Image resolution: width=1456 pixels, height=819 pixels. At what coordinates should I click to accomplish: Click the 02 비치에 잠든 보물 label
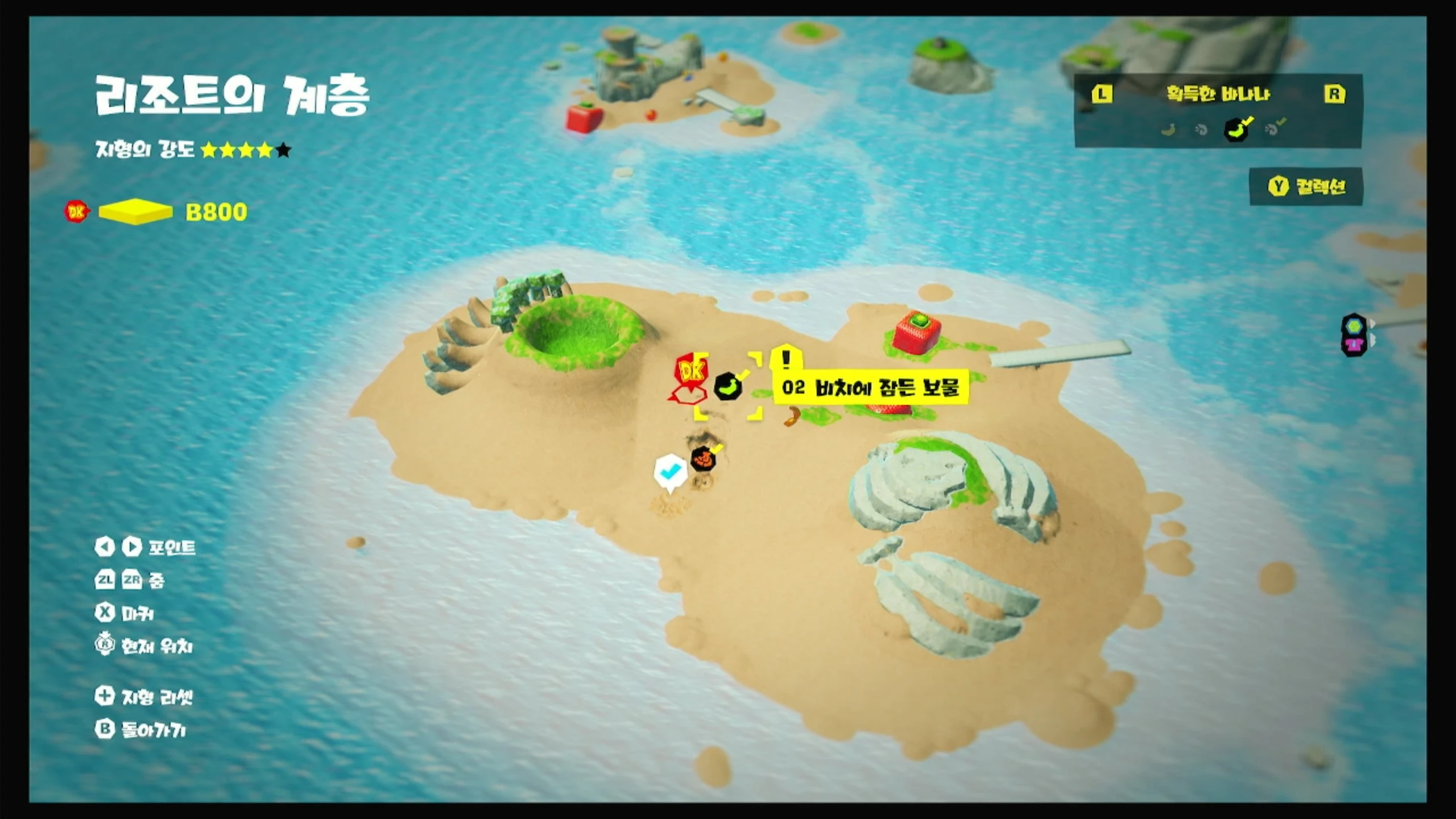tap(870, 388)
